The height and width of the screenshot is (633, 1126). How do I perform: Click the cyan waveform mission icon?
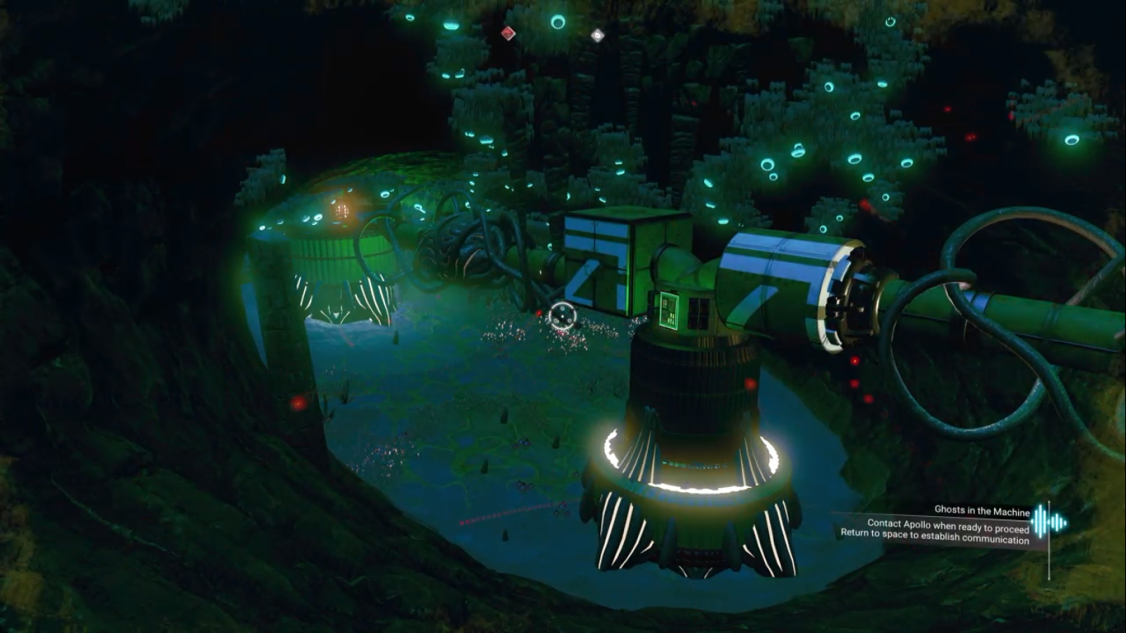[x=1049, y=522]
